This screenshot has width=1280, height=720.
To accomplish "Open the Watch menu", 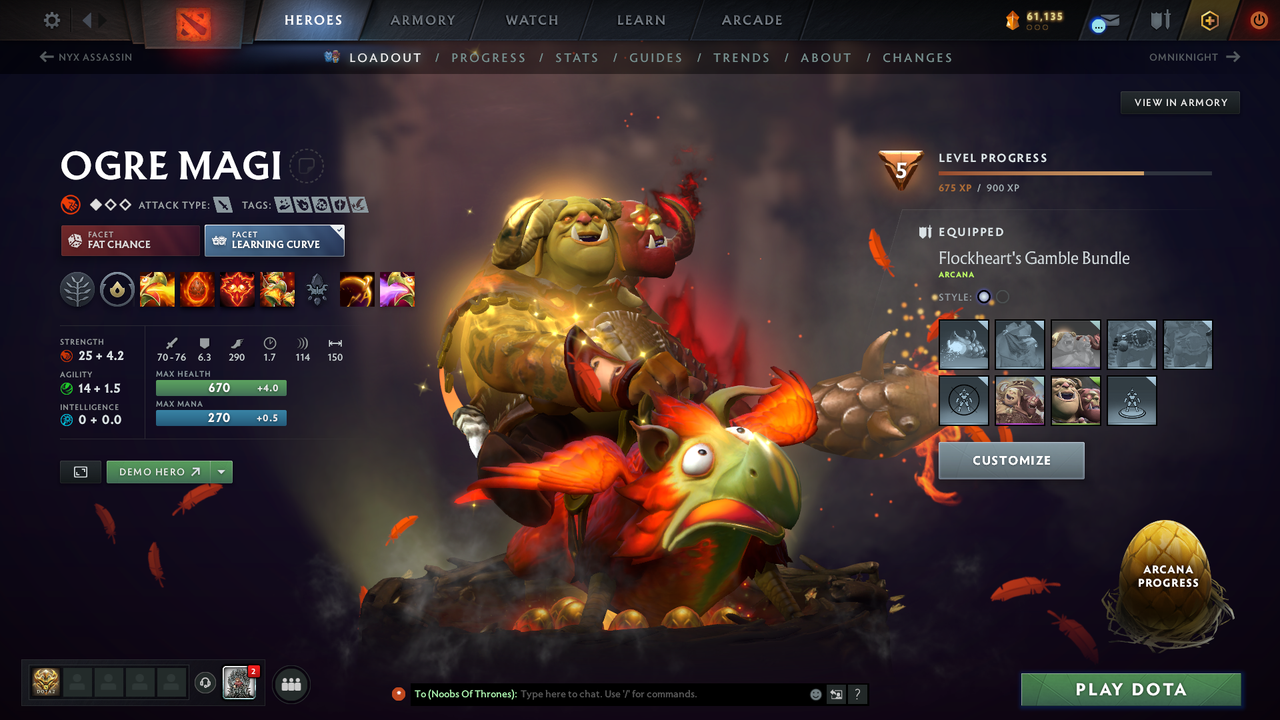I will click(531, 20).
